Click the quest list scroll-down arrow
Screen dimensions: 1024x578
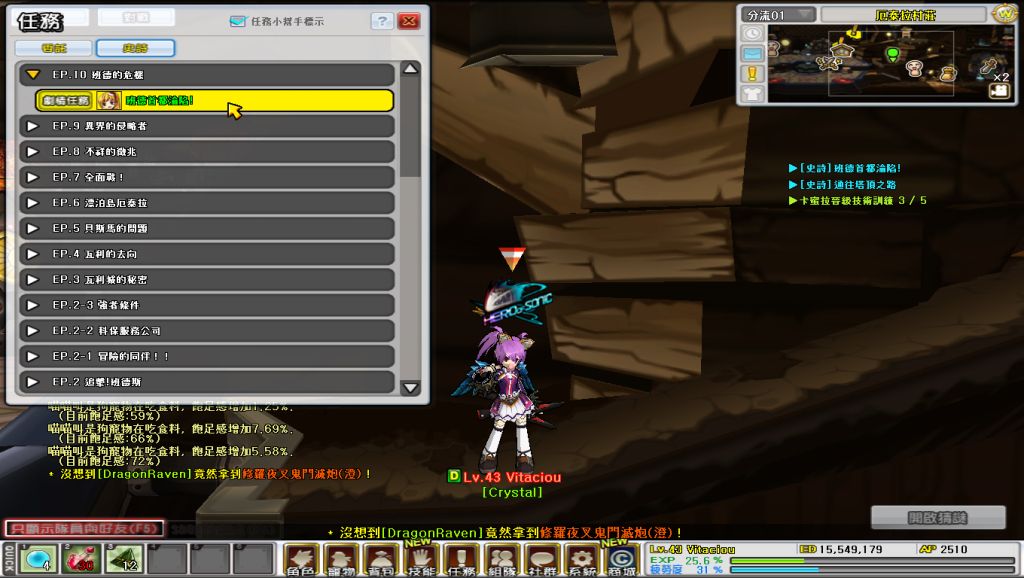pyautogui.click(x=410, y=387)
